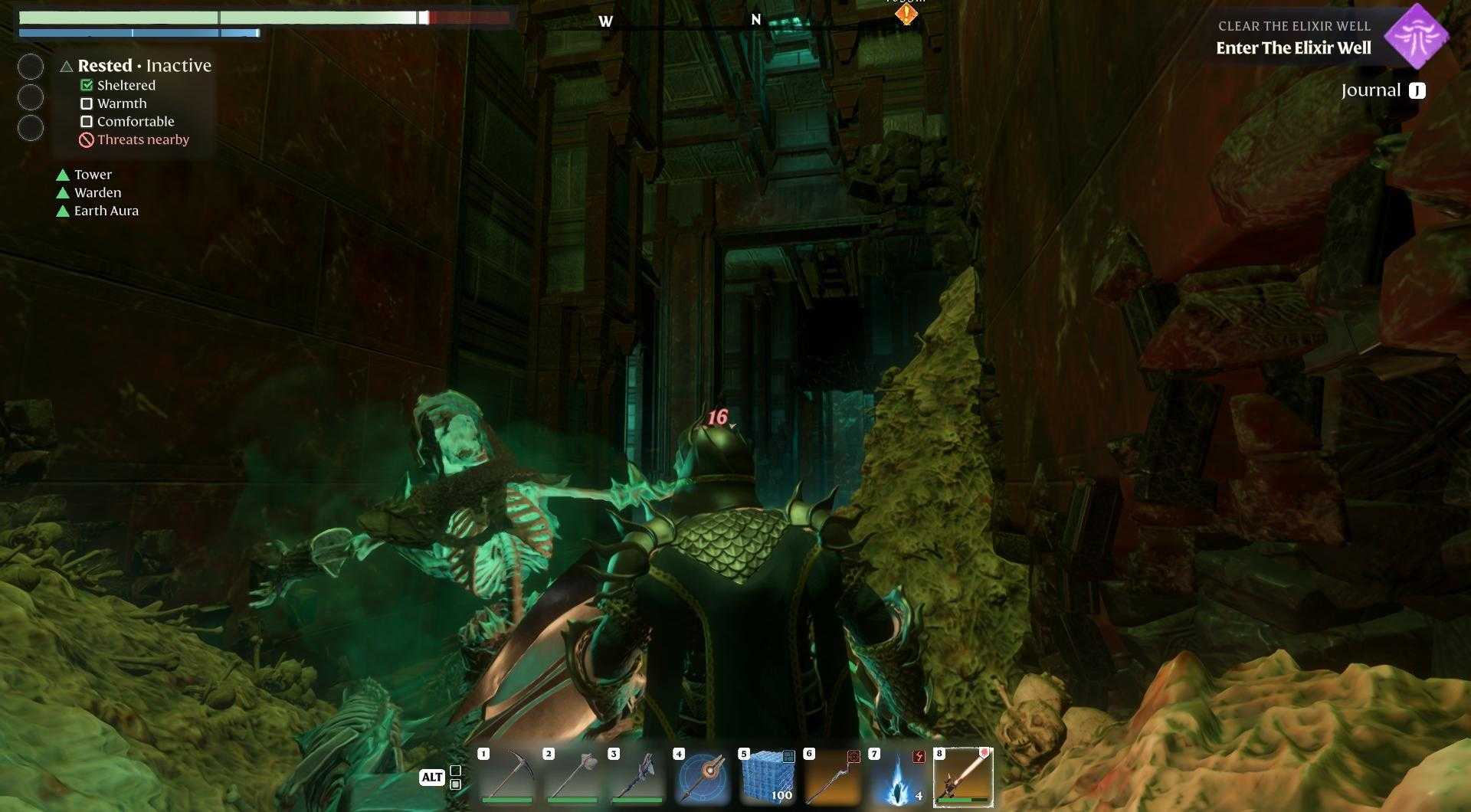Screen dimensions: 1471x812
Task: Toggle the Warmth checkbox
Action: coord(87,103)
